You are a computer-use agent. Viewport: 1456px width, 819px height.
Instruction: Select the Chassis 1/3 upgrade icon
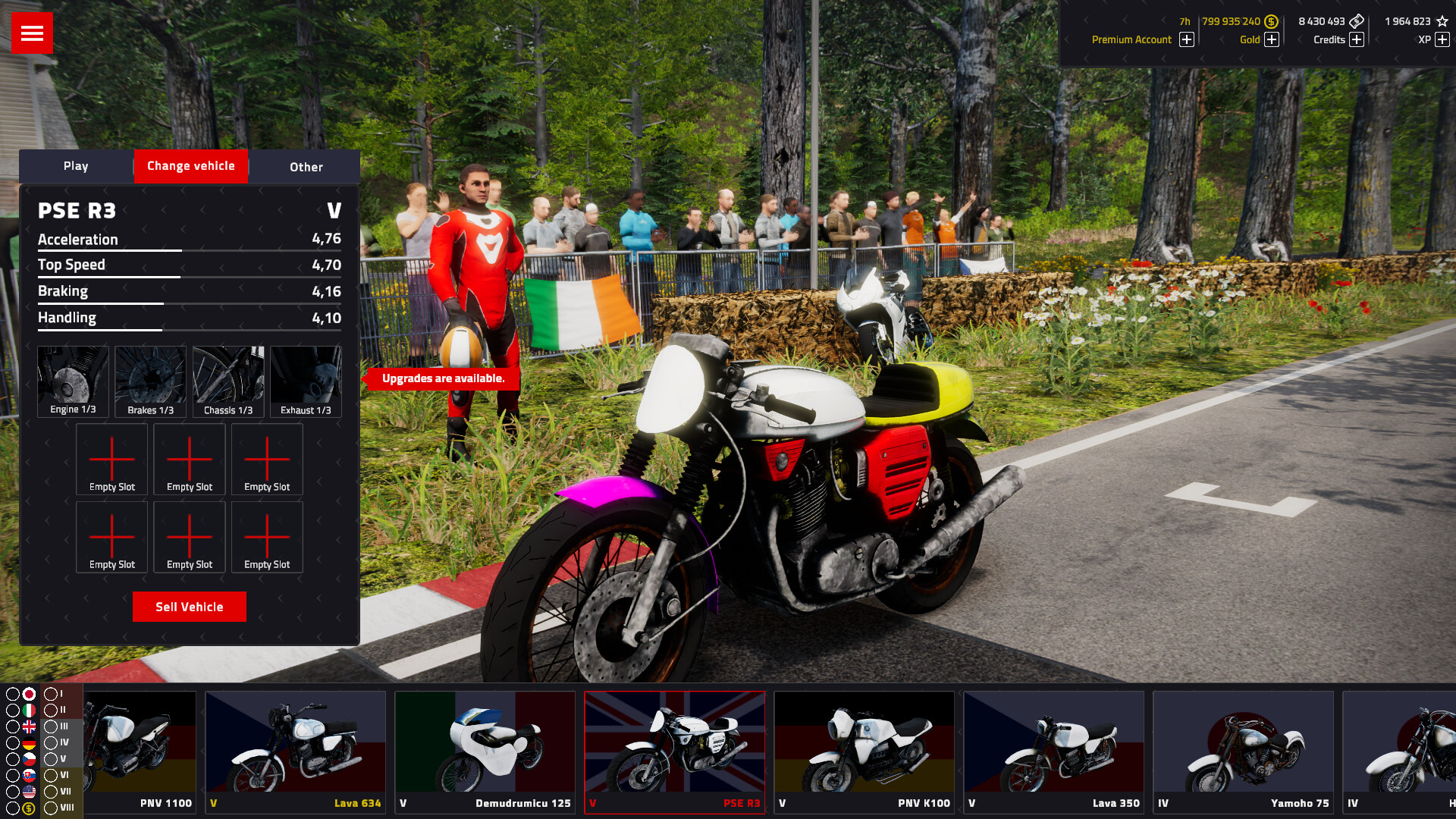[x=227, y=379]
